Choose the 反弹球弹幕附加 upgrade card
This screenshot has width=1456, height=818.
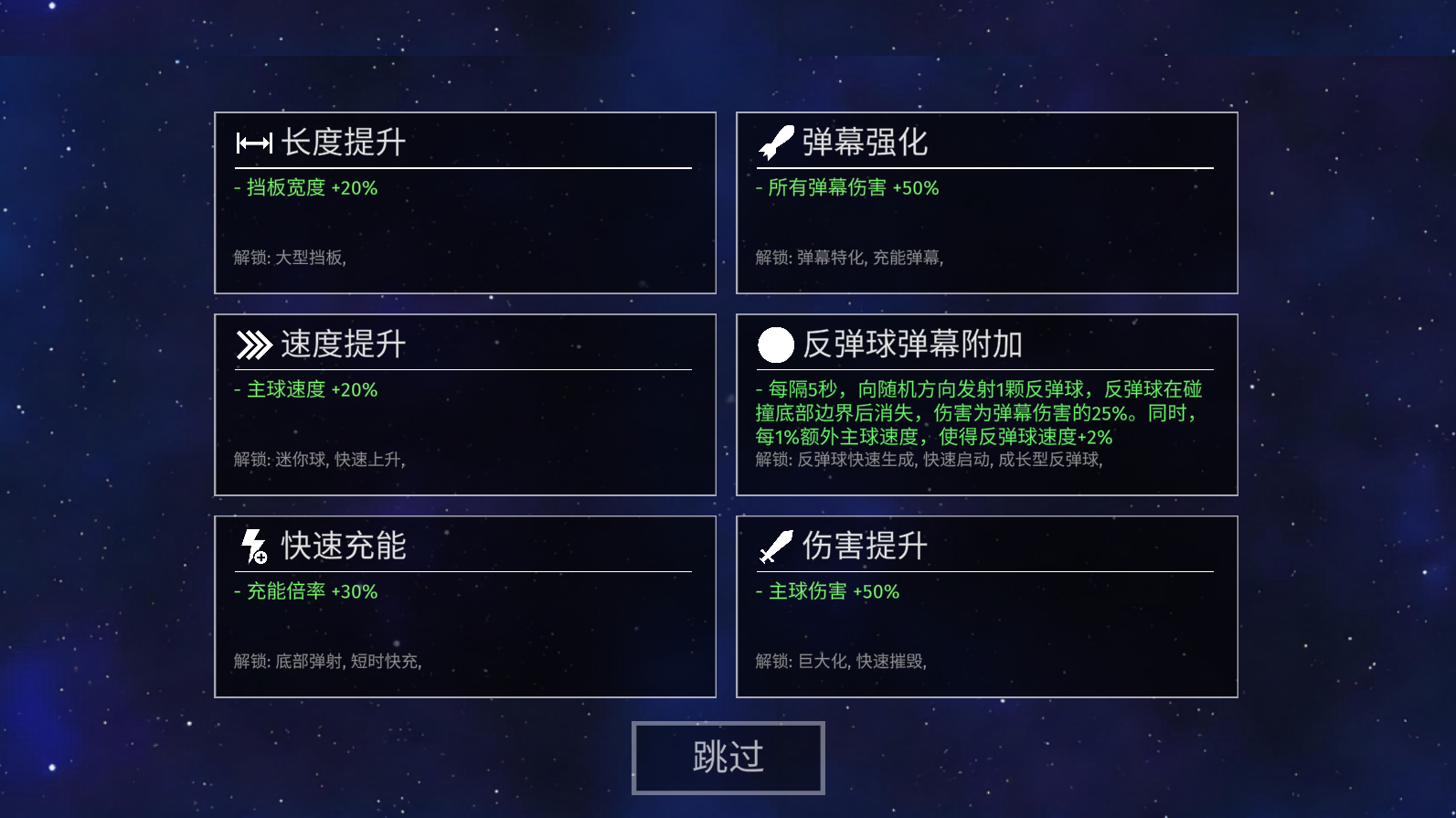click(986, 405)
